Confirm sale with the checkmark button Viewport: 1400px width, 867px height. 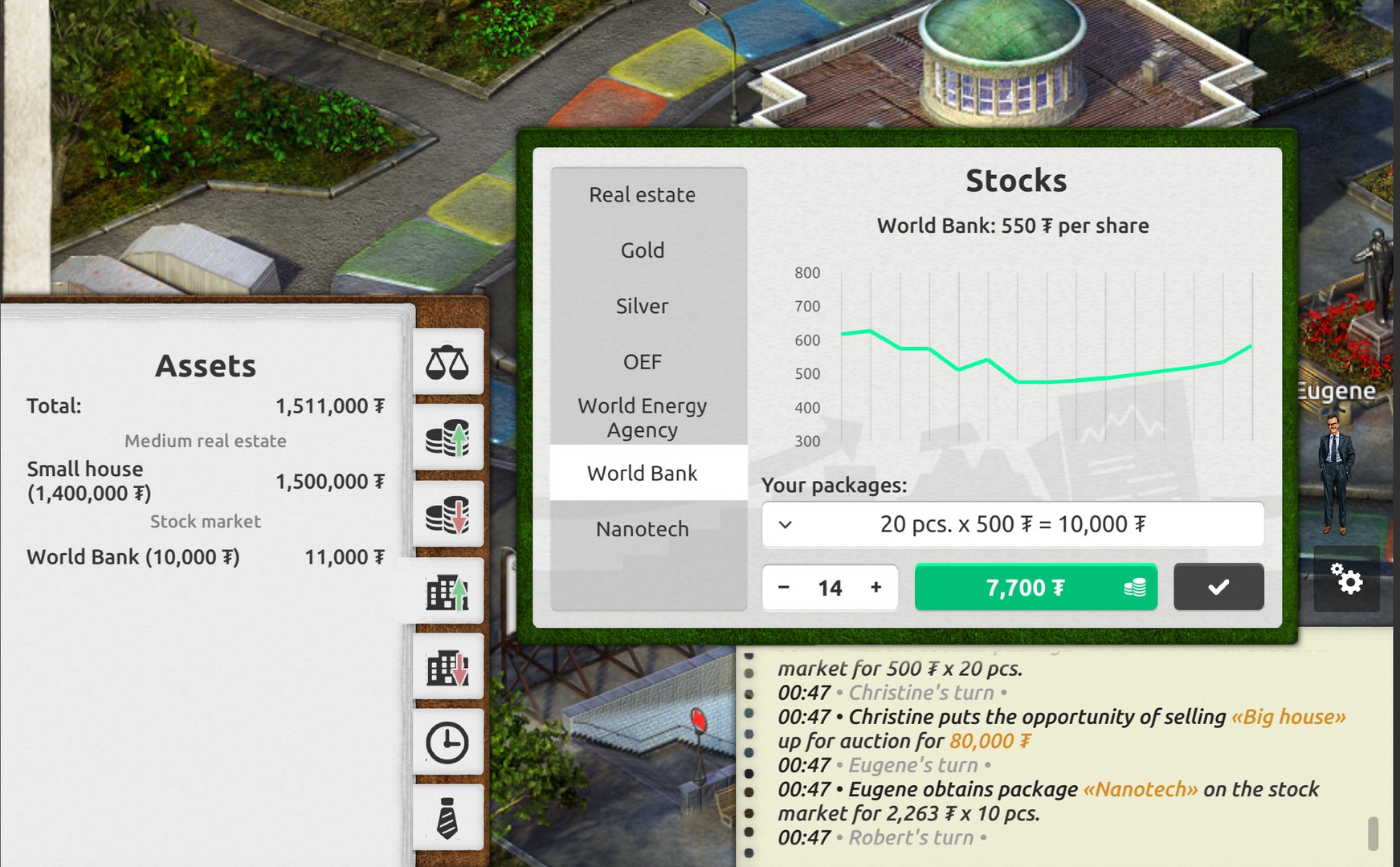[x=1218, y=587]
